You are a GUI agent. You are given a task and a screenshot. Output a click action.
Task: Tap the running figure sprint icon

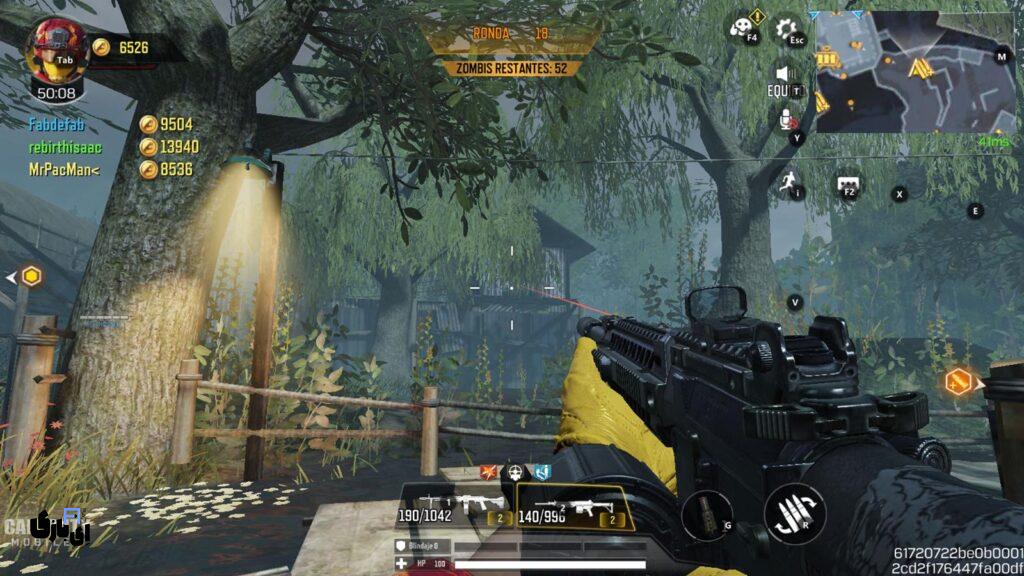(x=789, y=182)
